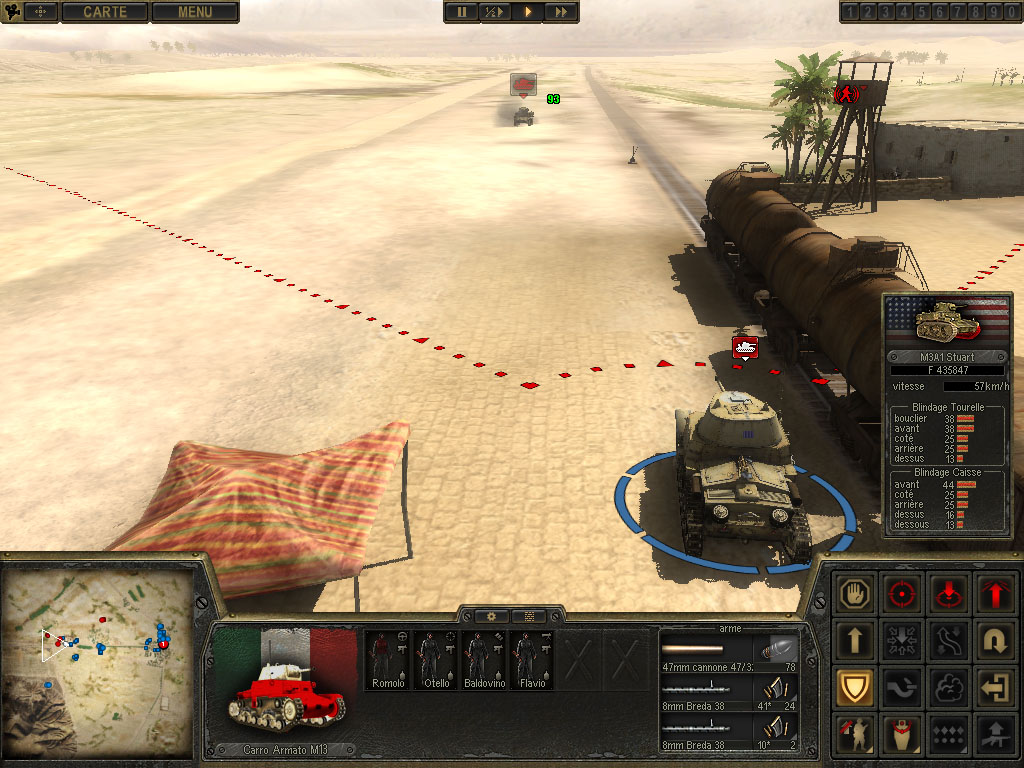Activate the attack ground target command
The height and width of the screenshot is (768, 1024).
(x=948, y=593)
